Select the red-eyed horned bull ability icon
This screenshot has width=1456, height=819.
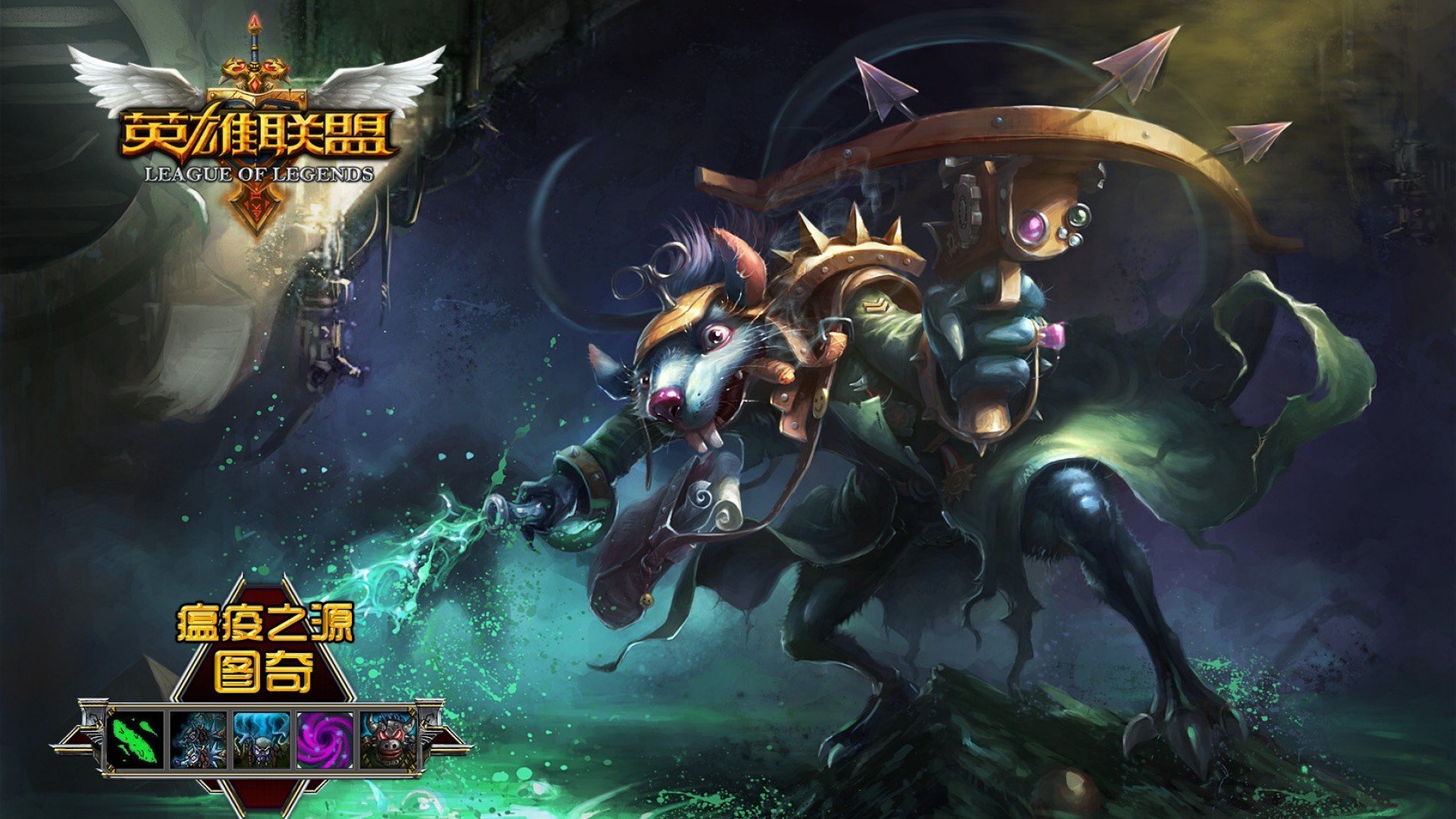(388, 739)
